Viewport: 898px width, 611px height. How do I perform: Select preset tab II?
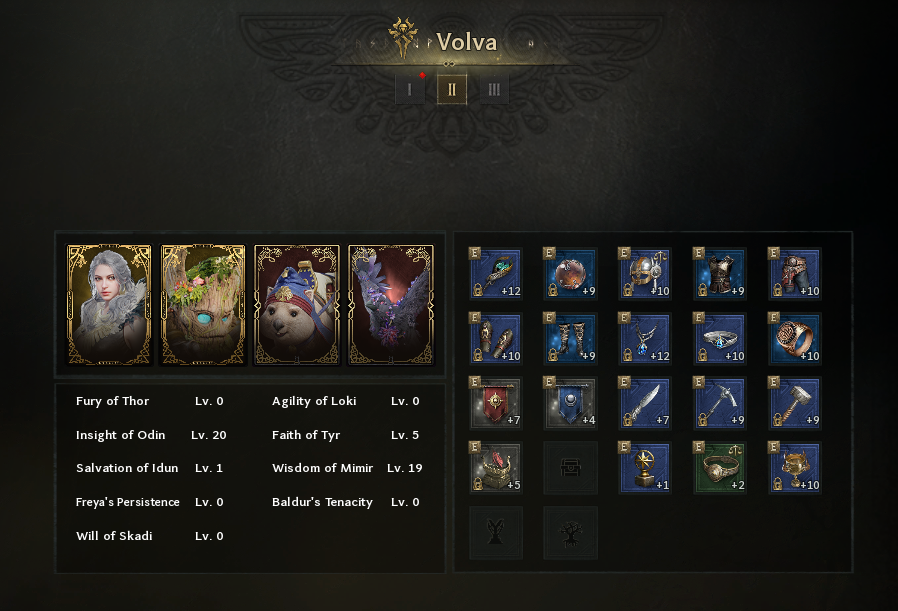point(452,89)
